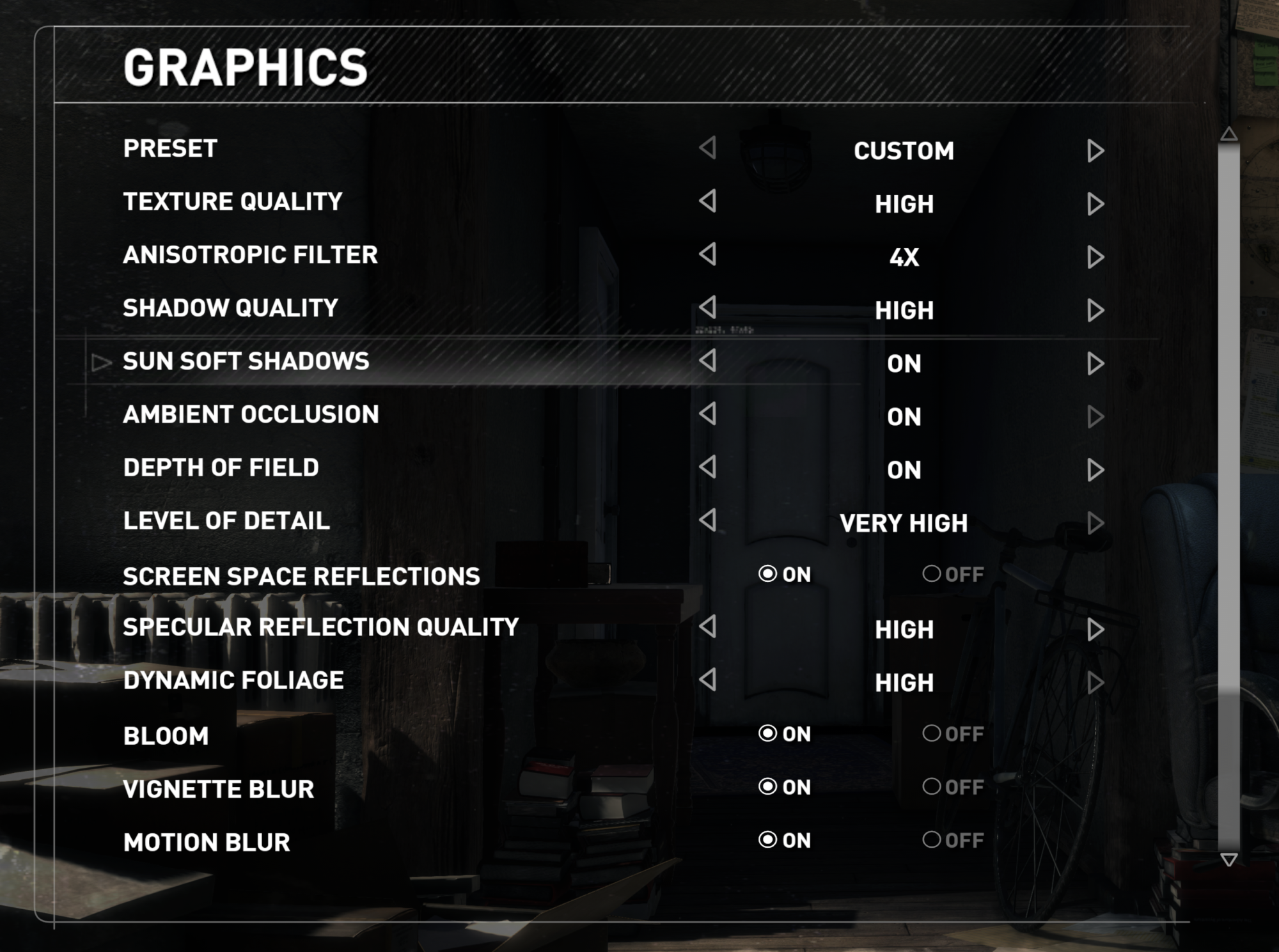Click the left arrow for Ambient Occlusion
Screen dimensions: 1279x952
[707, 414]
